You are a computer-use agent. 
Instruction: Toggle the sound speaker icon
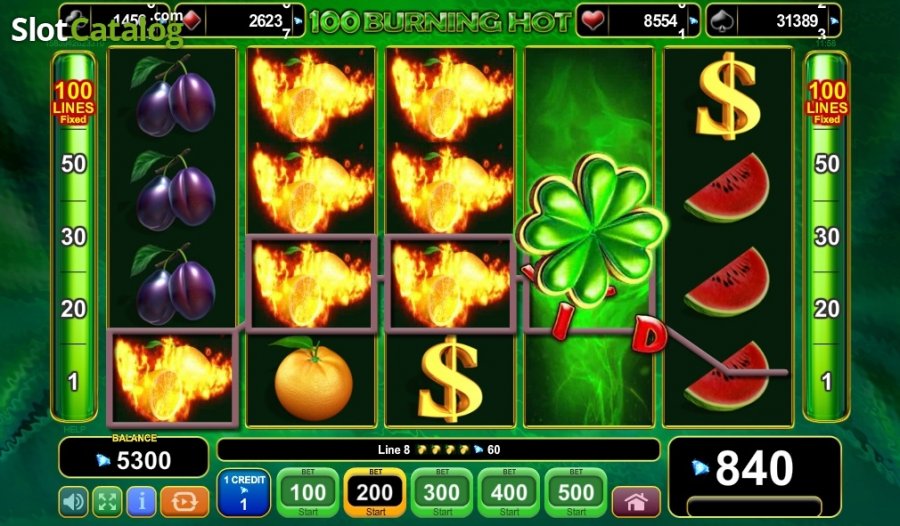tap(74, 500)
